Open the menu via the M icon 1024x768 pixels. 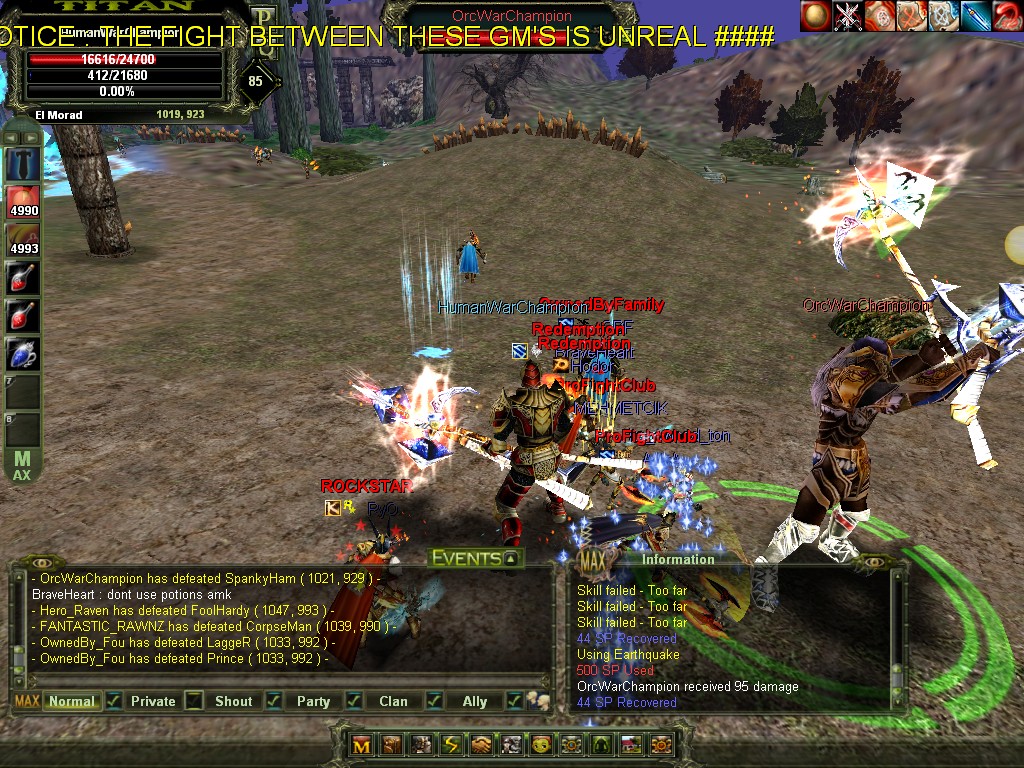pyautogui.click(x=362, y=745)
